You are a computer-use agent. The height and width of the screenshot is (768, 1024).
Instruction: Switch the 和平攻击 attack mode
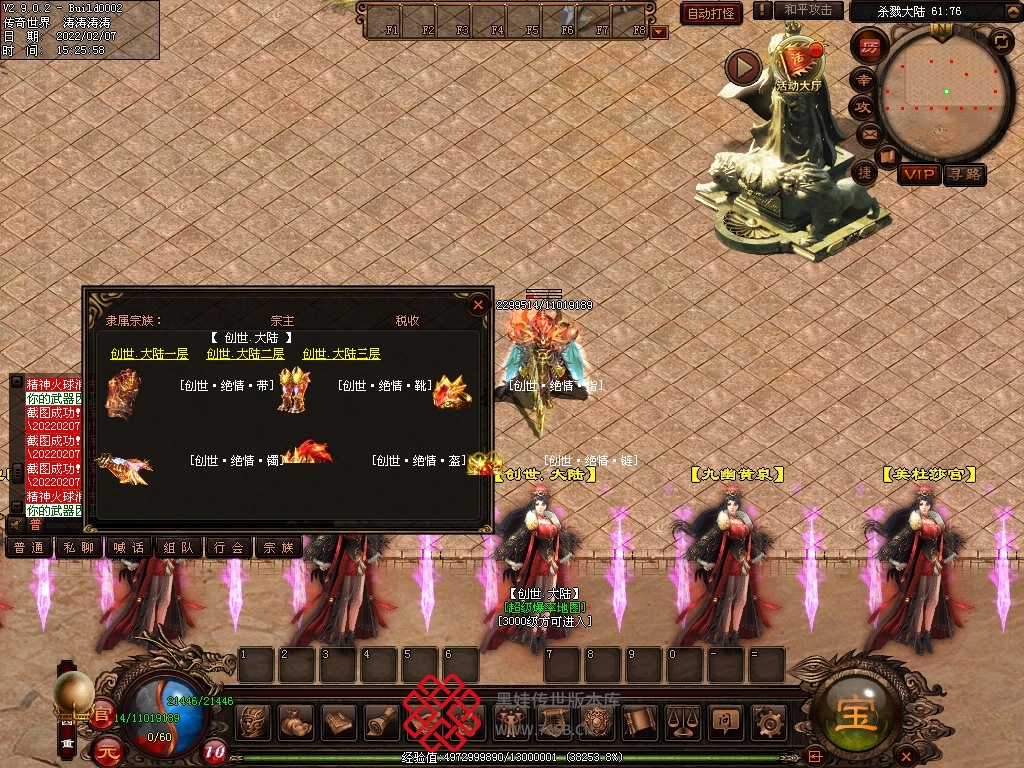pyautogui.click(x=807, y=10)
